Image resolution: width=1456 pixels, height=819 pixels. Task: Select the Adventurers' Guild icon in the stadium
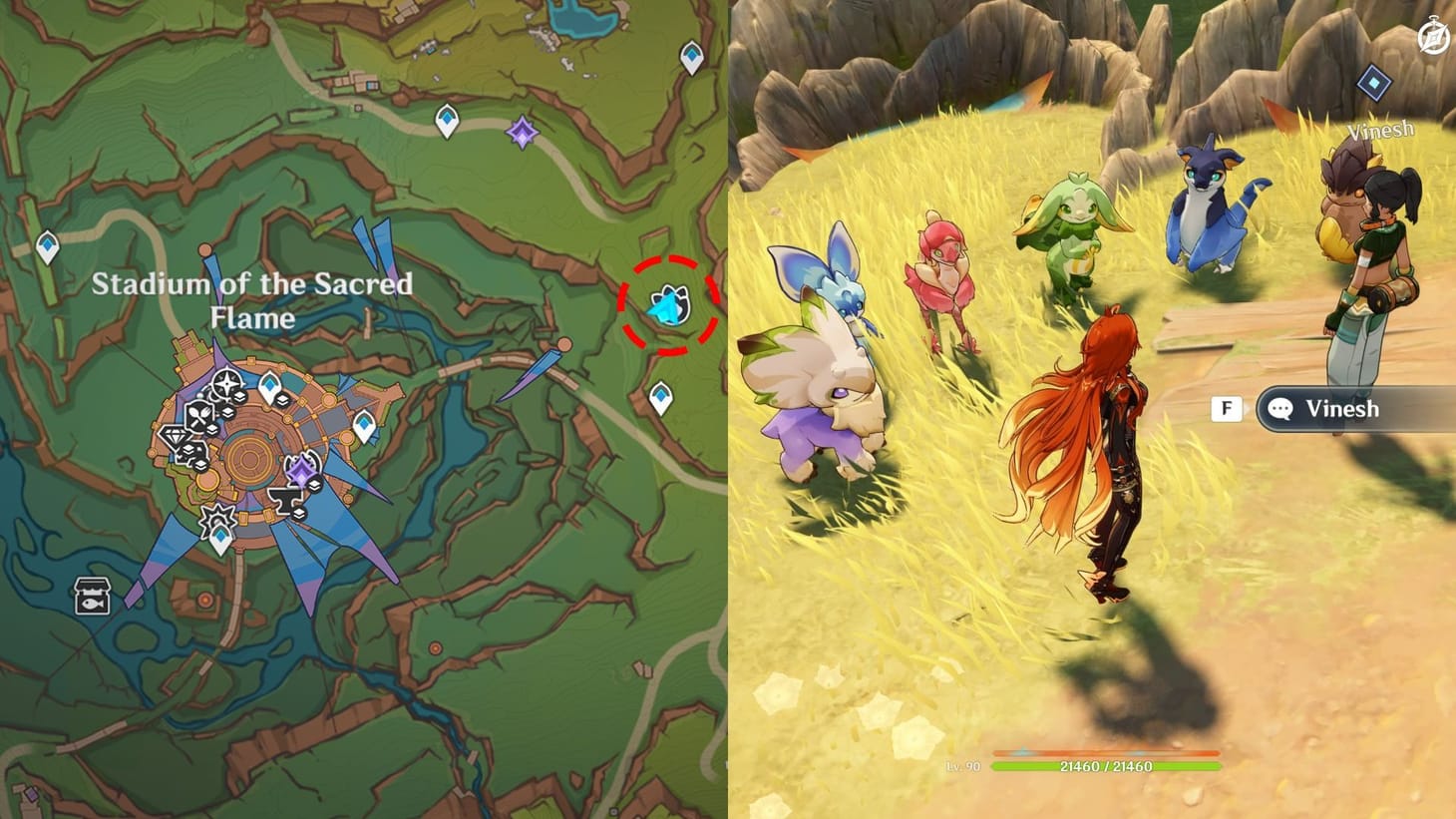226,381
